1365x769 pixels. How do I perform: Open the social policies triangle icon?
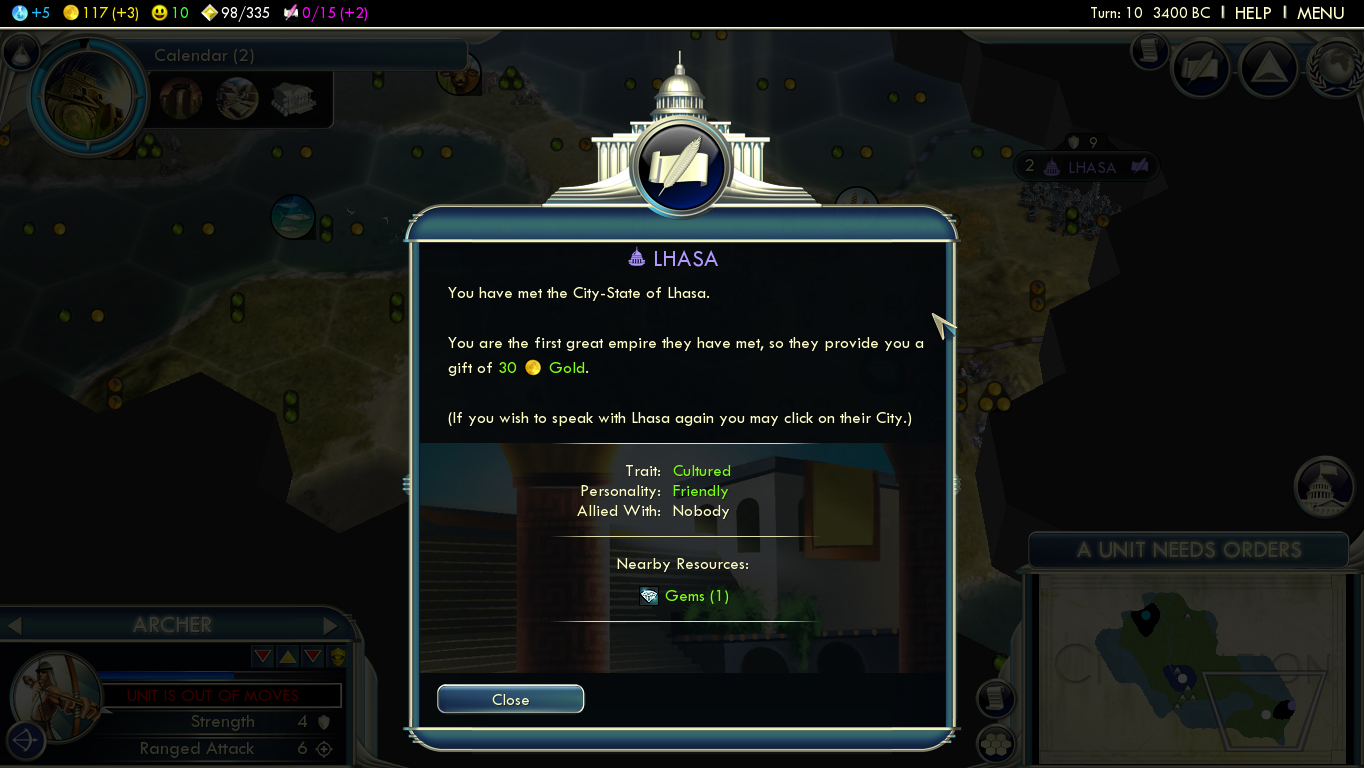pos(1268,68)
